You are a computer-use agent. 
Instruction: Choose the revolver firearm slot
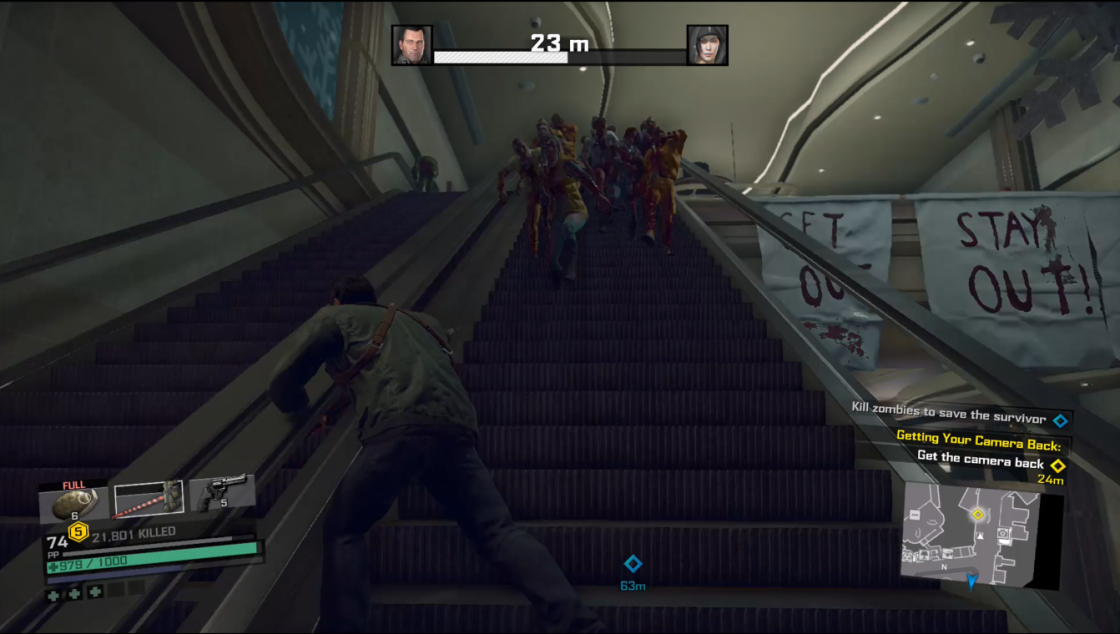click(220, 494)
